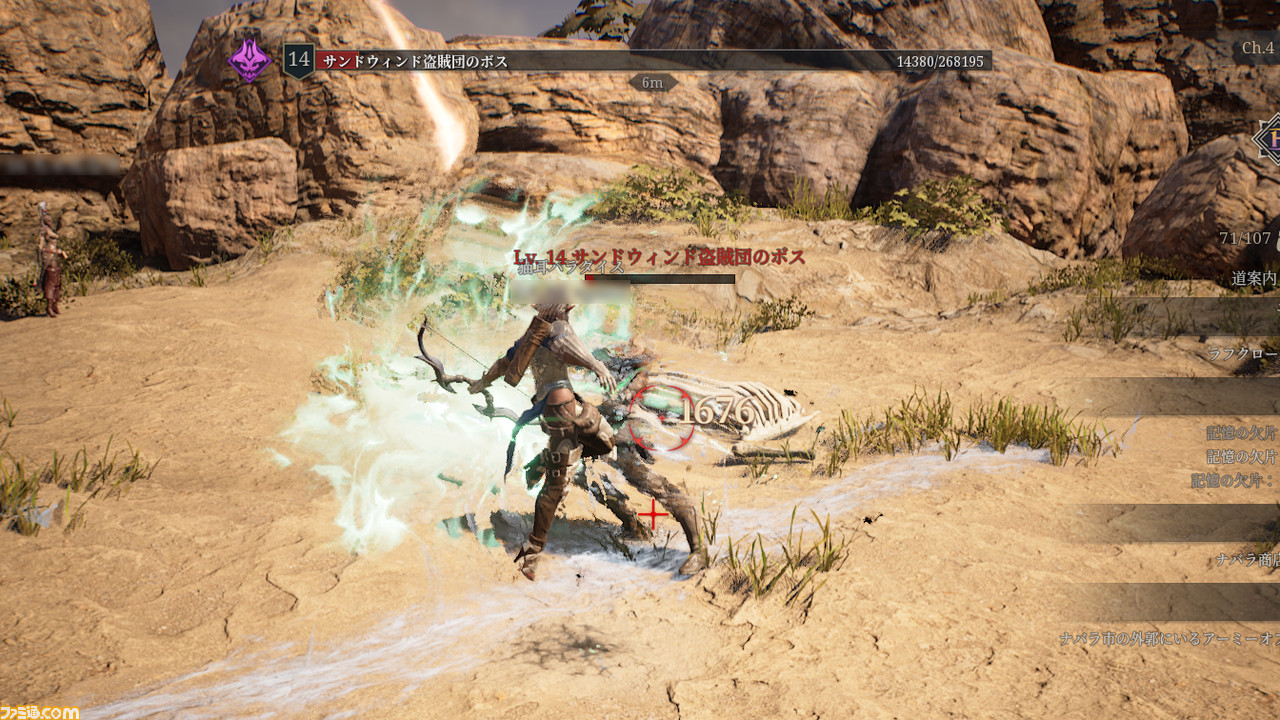Select the ナバラ市の外郭 quest objective

1168,638
